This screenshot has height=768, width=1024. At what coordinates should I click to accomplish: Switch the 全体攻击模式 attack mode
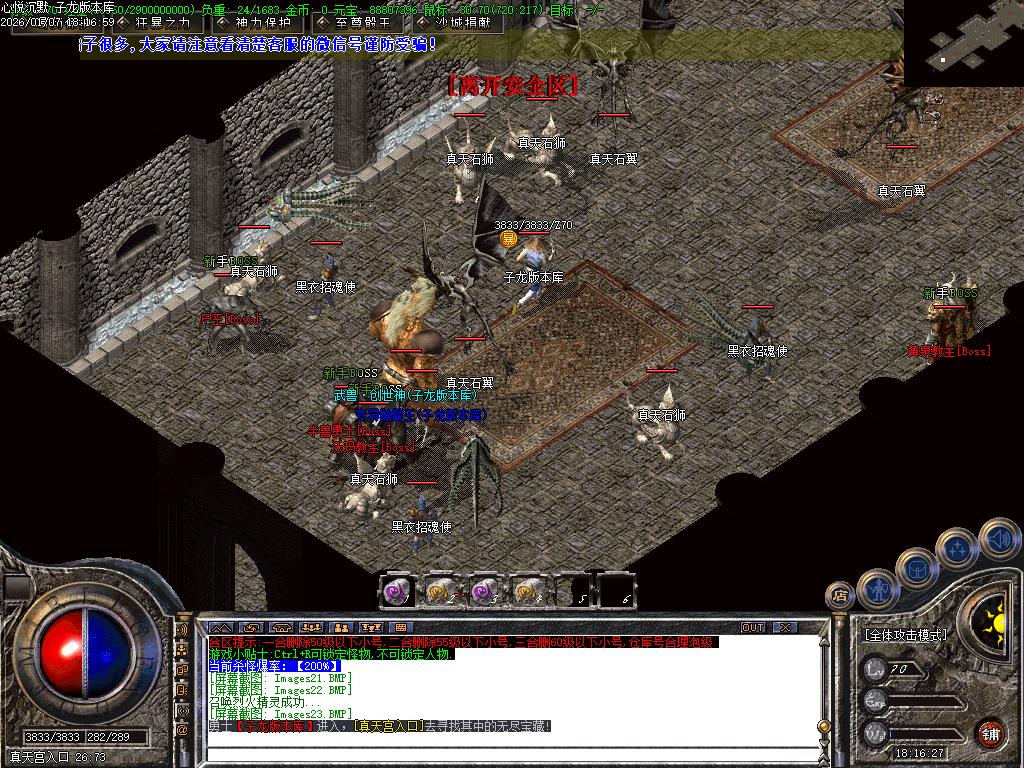(905, 635)
